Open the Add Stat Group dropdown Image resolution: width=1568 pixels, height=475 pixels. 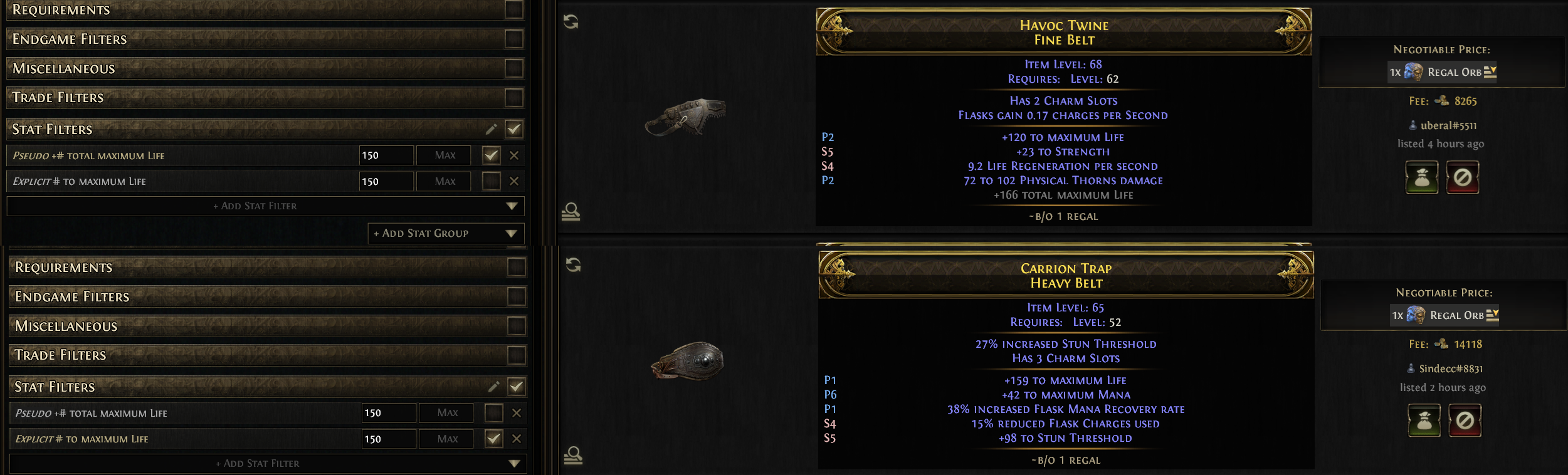tap(446, 233)
